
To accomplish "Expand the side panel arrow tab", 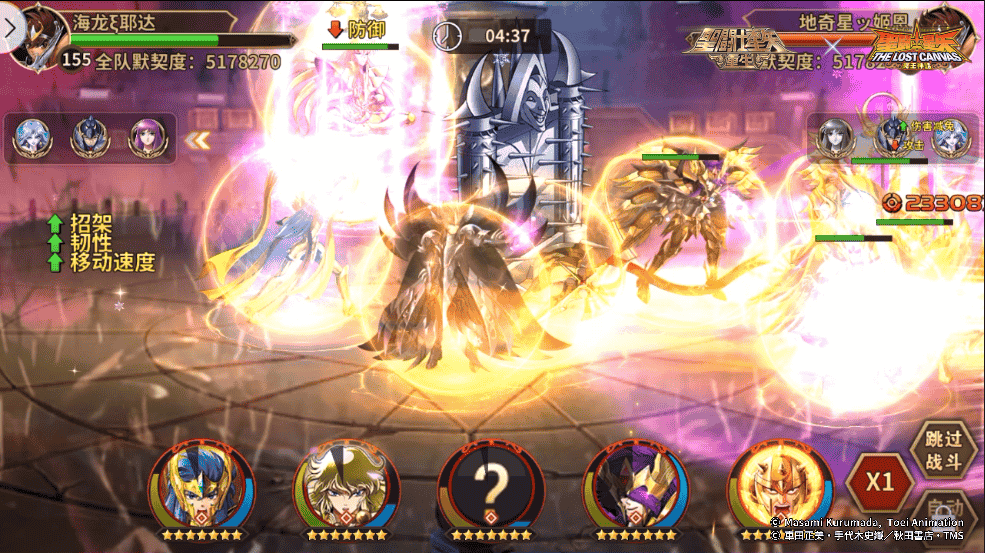I will tap(10, 28).
